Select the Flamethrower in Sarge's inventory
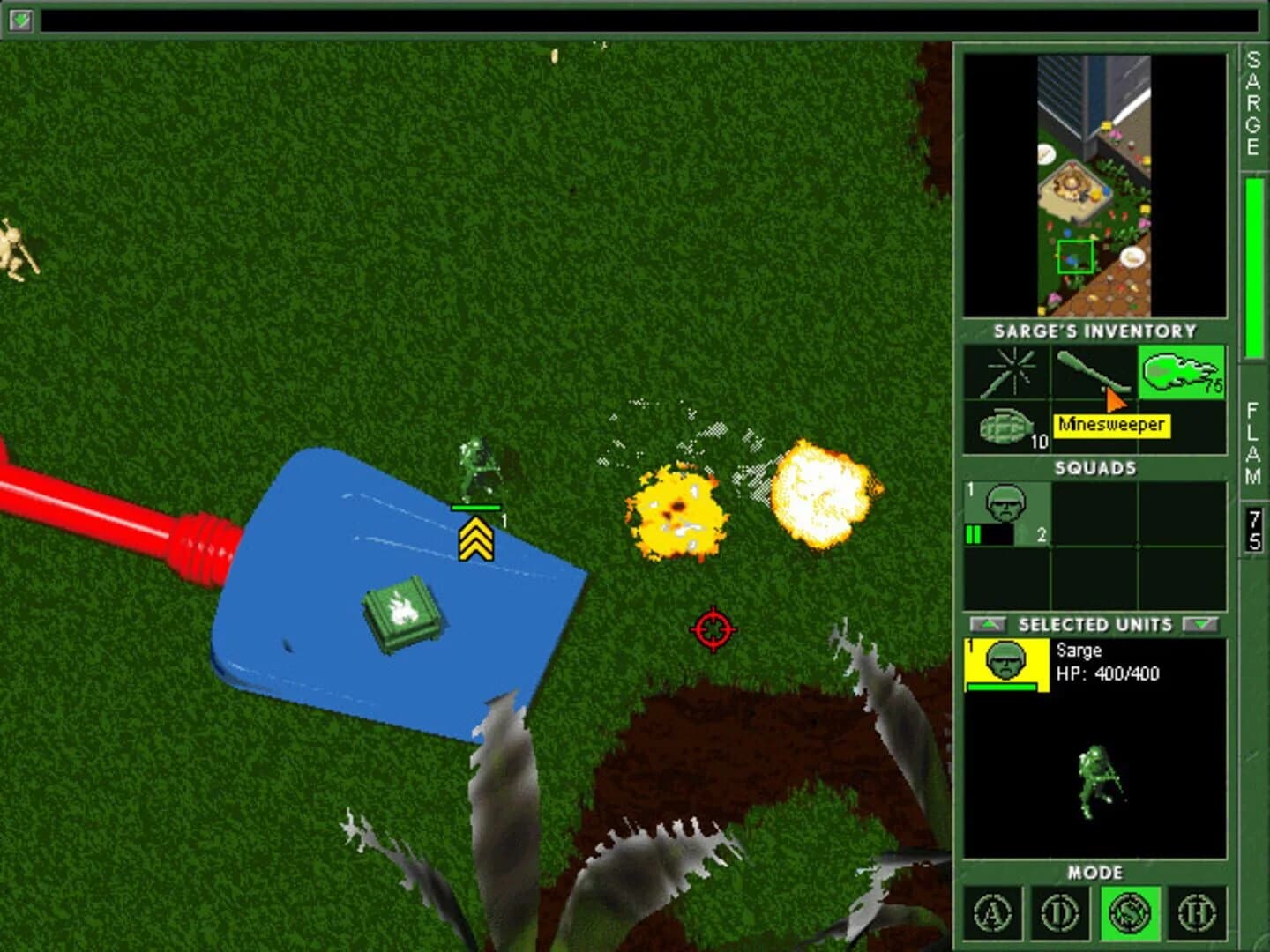The width and height of the screenshot is (1270, 952). (x=1182, y=371)
